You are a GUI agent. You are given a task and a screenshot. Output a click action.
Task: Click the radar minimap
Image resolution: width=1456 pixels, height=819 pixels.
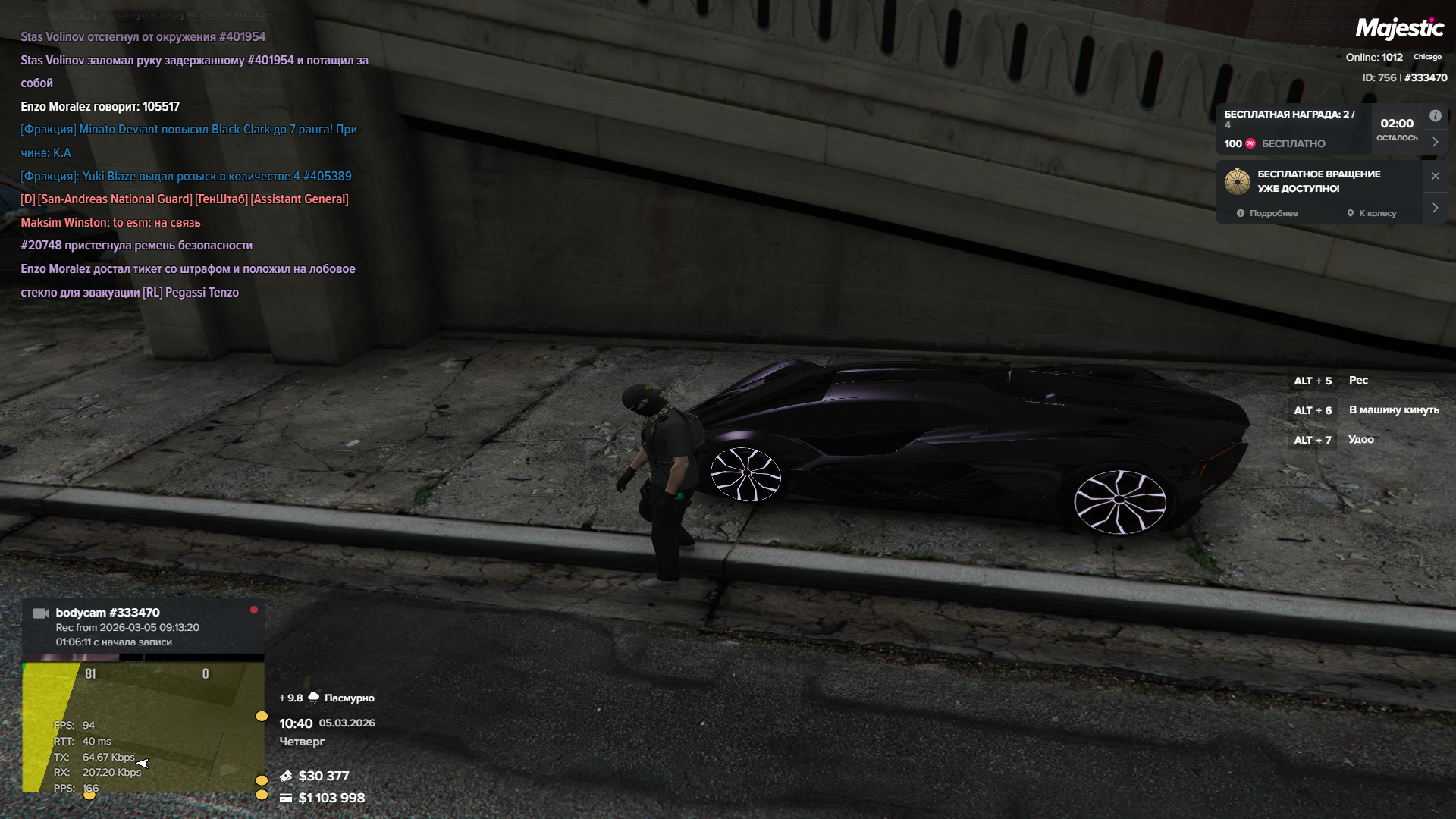[143, 726]
